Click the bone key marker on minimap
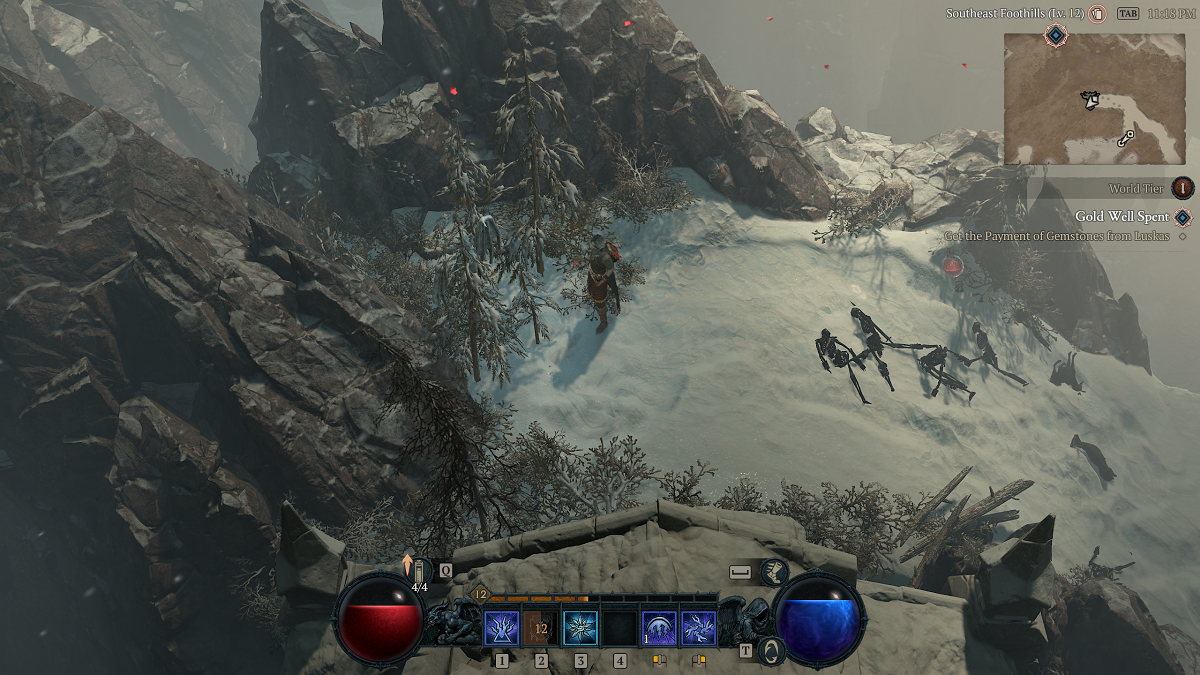This screenshot has width=1200, height=675. [x=1126, y=139]
